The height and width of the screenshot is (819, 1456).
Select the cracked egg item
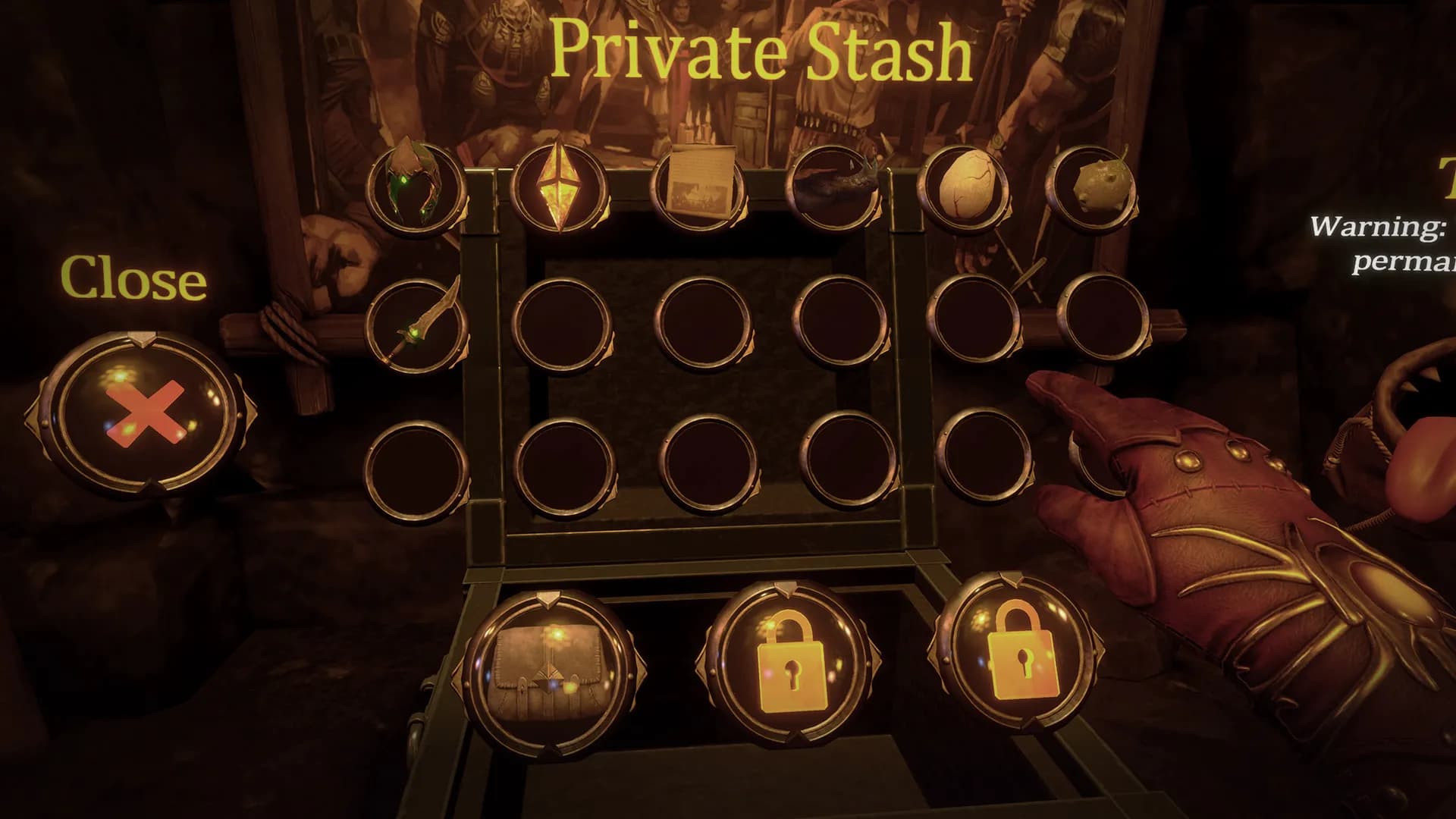click(x=963, y=190)
